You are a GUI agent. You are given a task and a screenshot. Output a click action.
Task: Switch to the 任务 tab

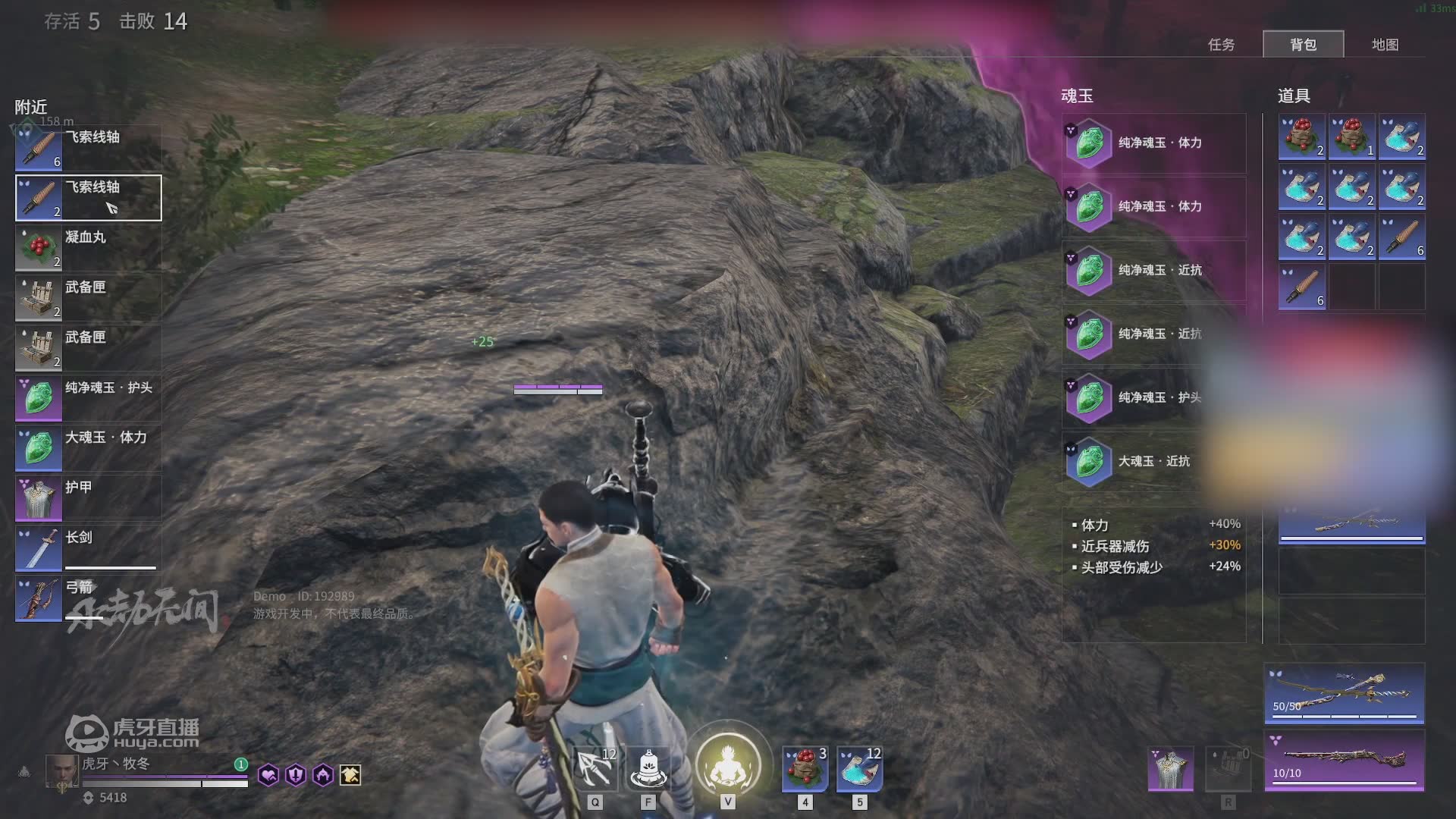[1221, 45]
